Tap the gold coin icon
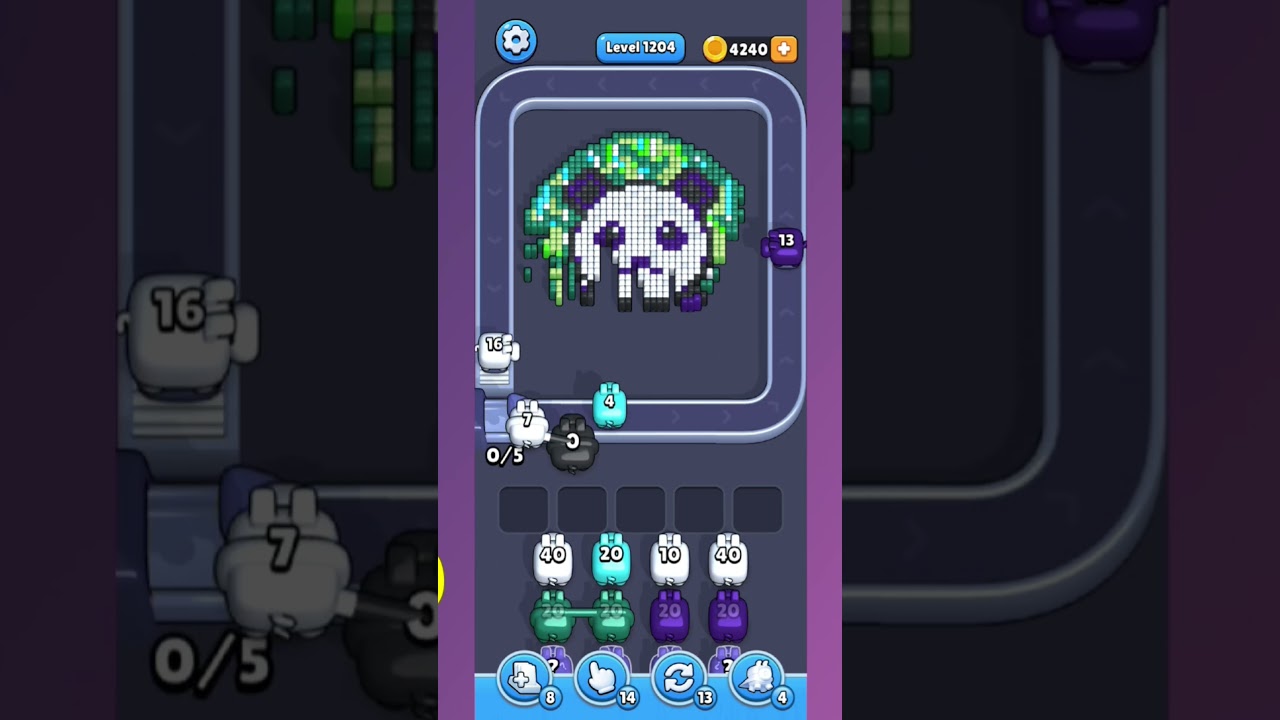The width and height of the screenshot is (1280, 720). point(714,48)
